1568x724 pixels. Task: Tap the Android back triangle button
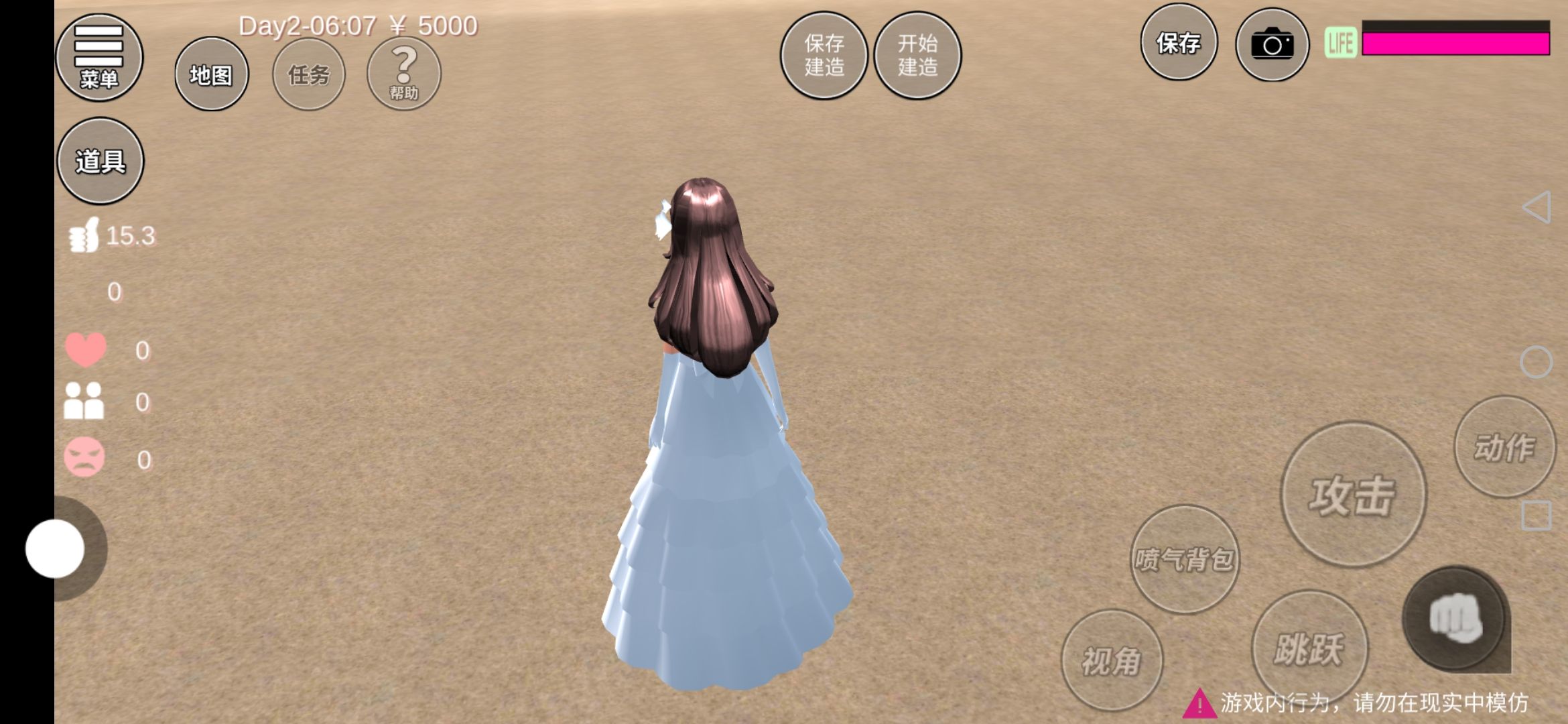point(1536,207)
